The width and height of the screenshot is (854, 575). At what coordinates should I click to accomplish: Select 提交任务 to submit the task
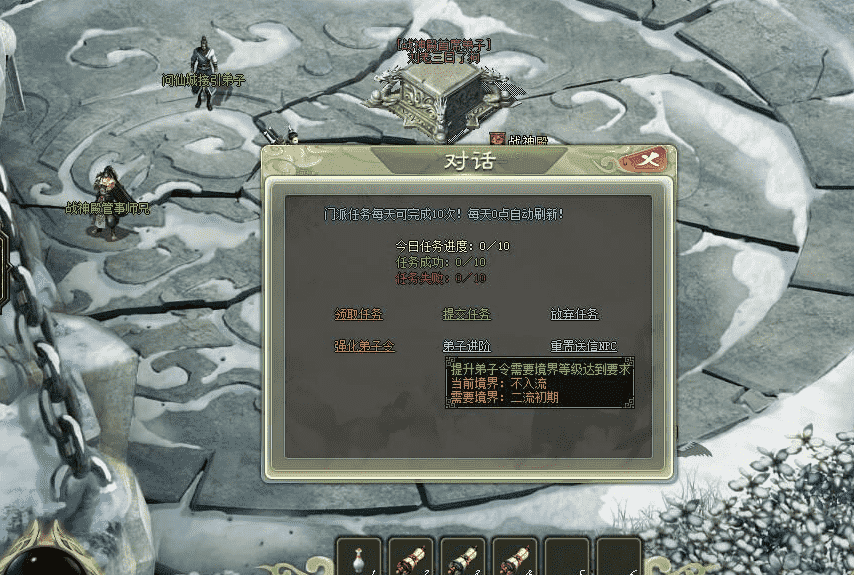tap(467, 314)
